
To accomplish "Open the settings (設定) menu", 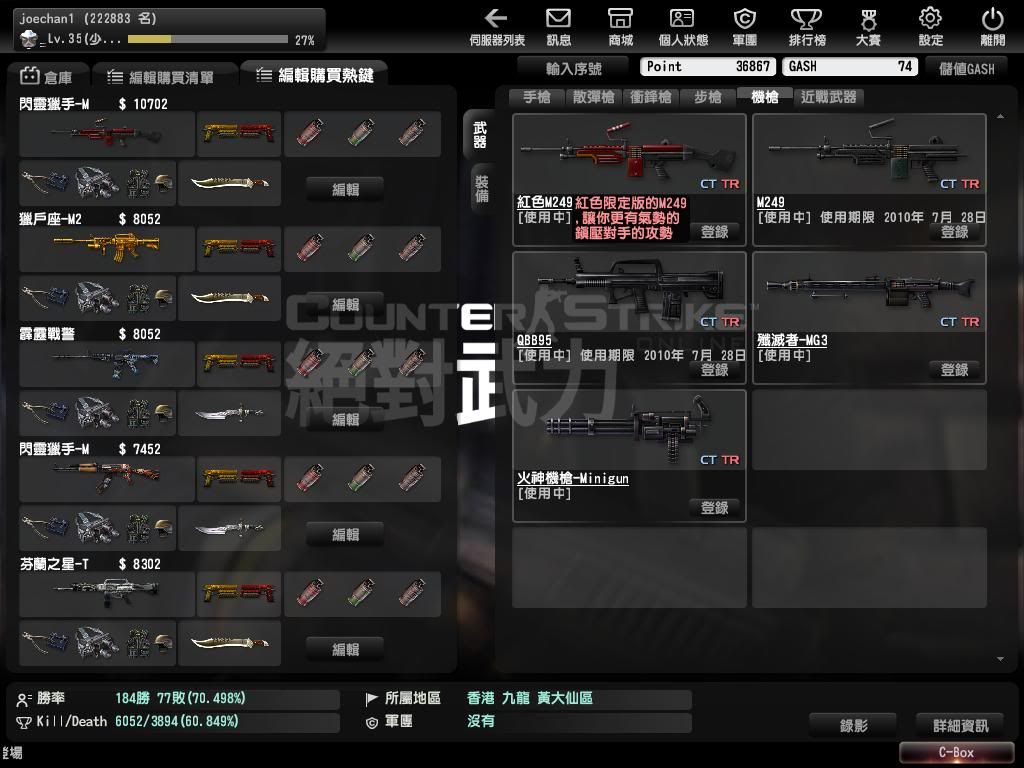I will click(x=930, y=26).
